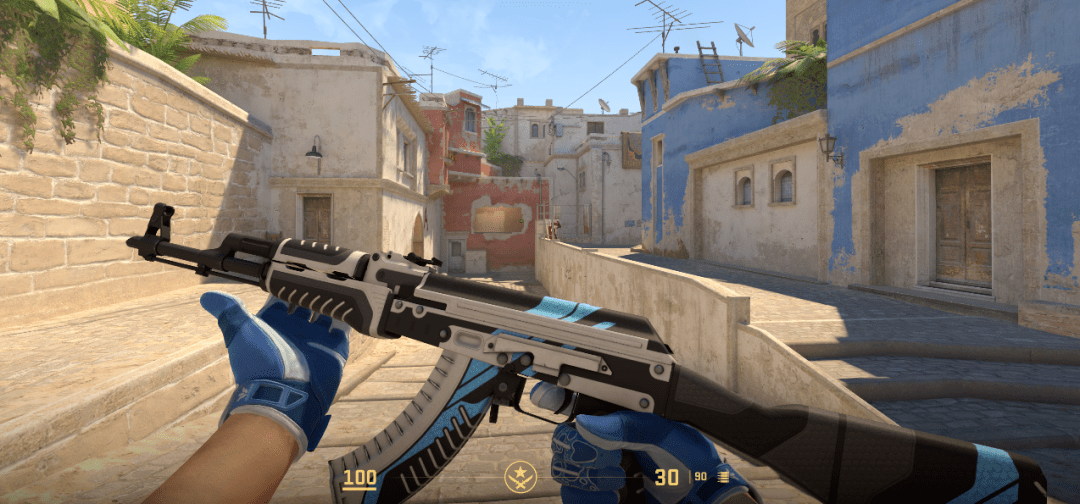Click the Terrorist team emblem icon
The height and width of the screenshot is (504, 1080).
pos(520,476)
